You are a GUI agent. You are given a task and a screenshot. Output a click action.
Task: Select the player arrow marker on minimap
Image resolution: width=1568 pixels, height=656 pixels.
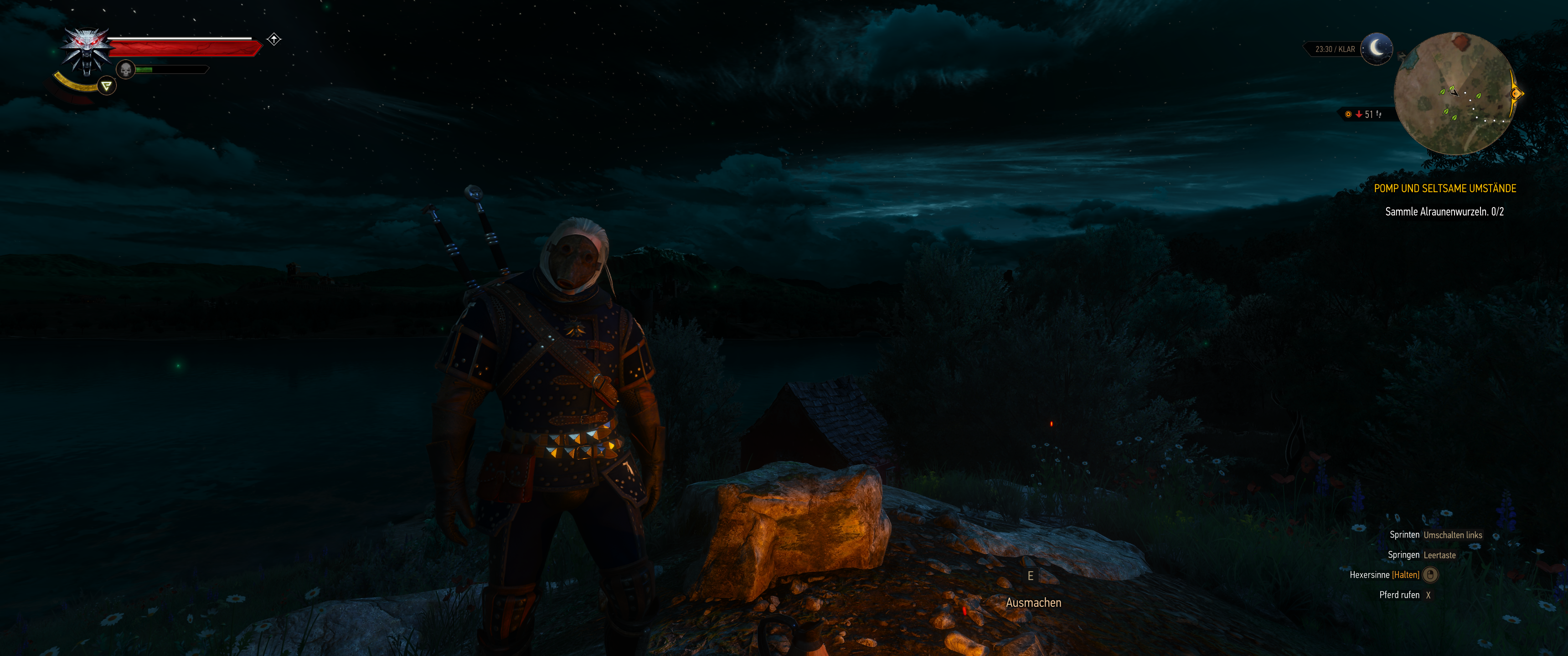(x=1454, y=94)
